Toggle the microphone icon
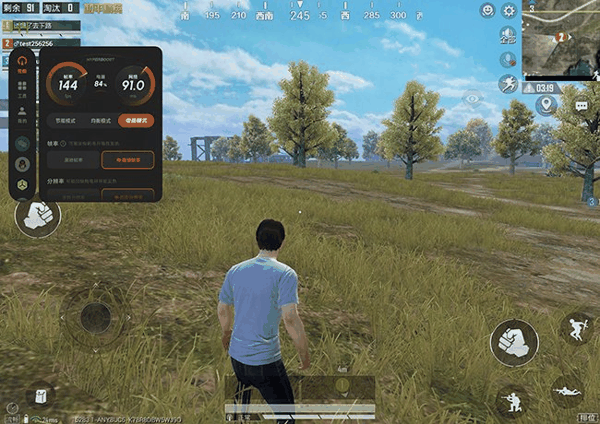600x424 pixels. [508, 59]
